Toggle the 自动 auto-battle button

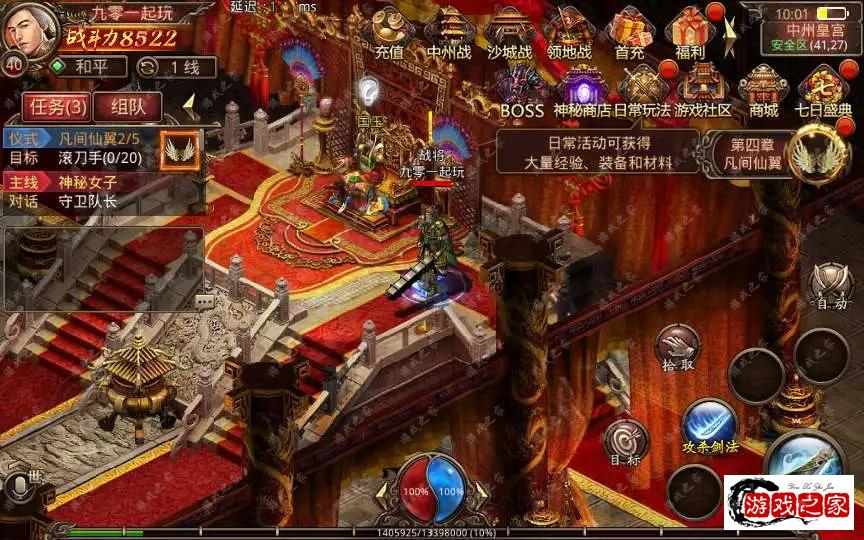[x=831, y=285]
